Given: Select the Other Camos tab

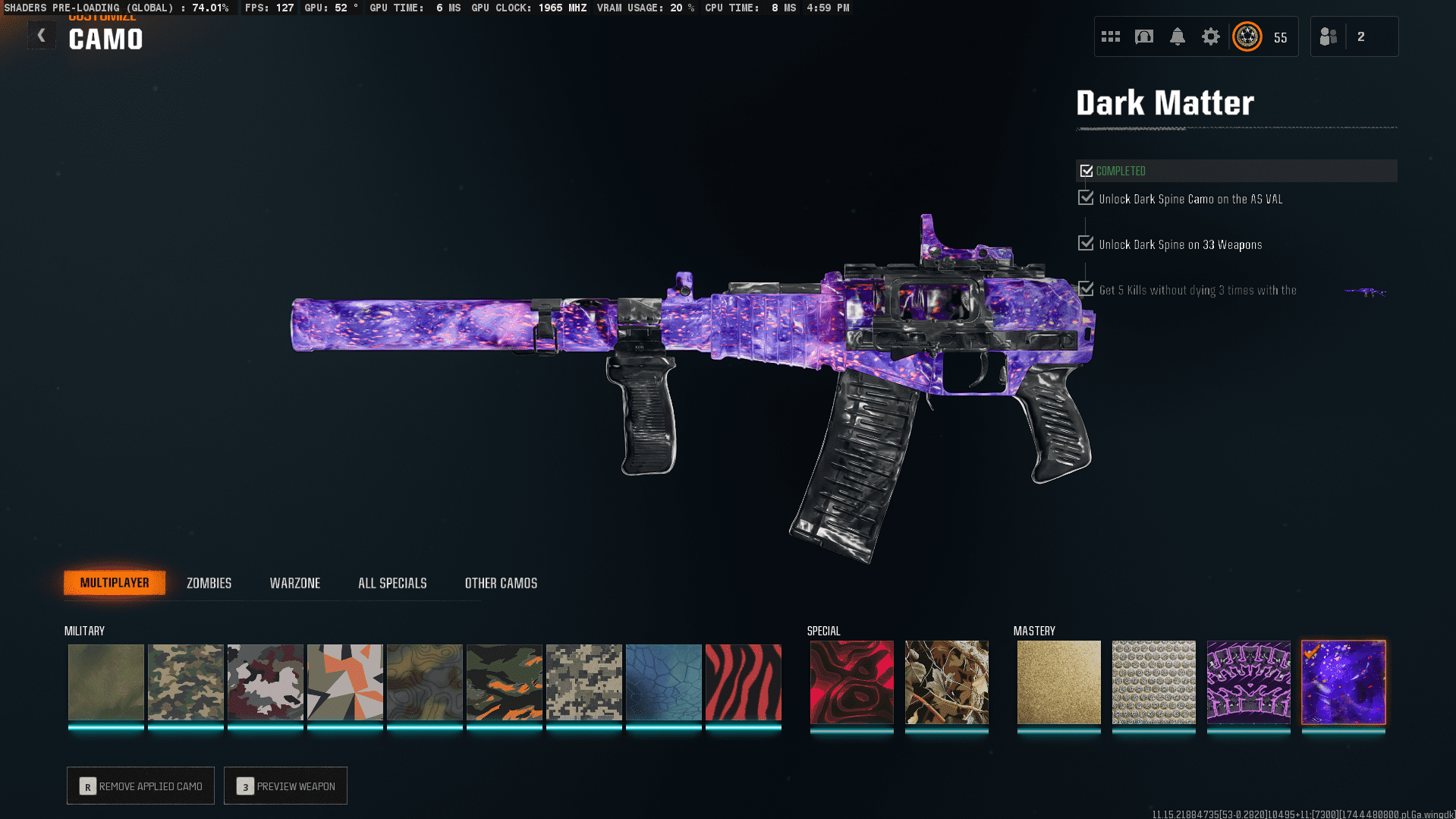Looking at the screenshot, I should pyautogui.click(x=501, y=583).
